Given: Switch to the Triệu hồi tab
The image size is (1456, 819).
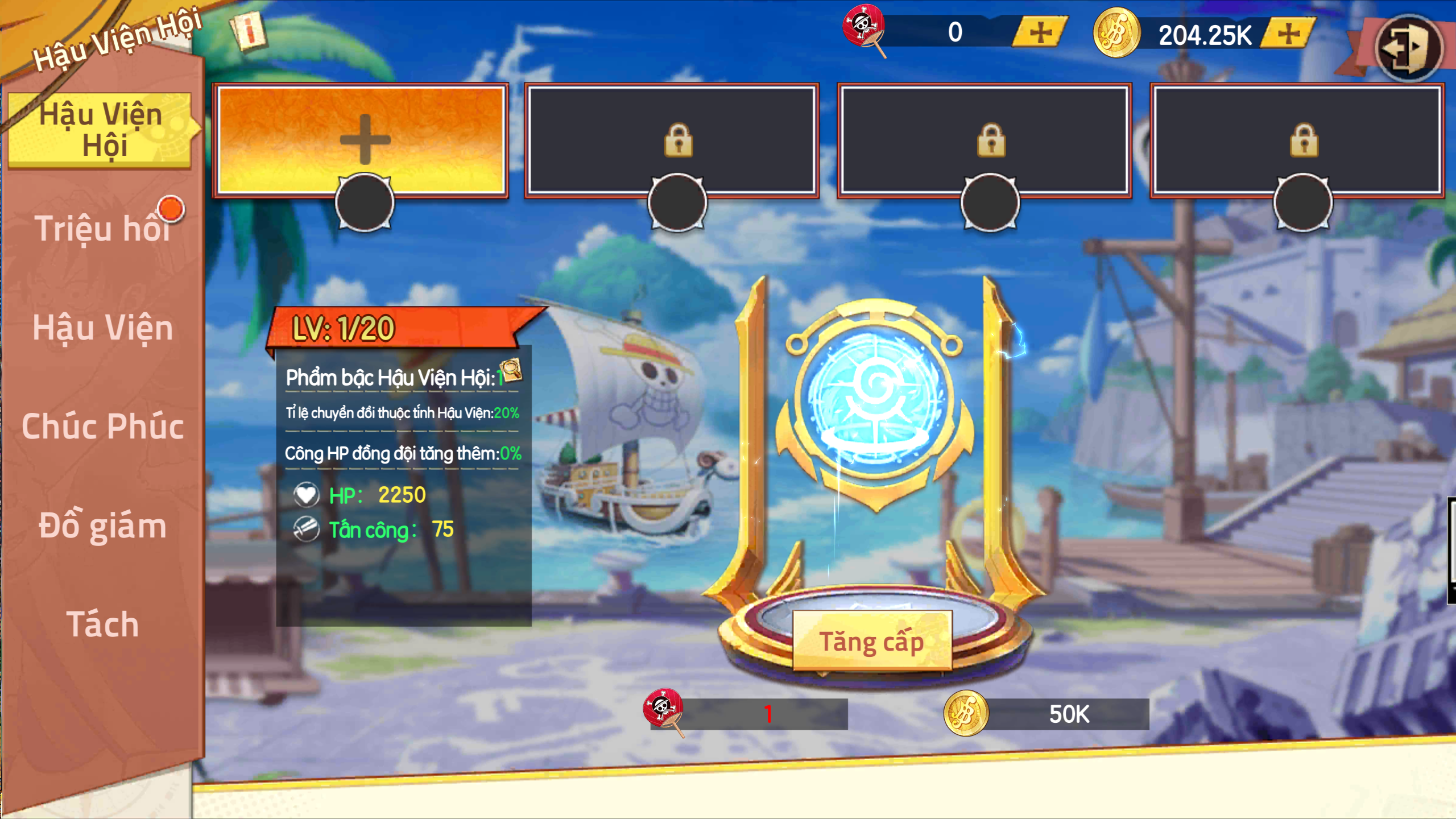Looking at the screenshot, I should 102,229.
